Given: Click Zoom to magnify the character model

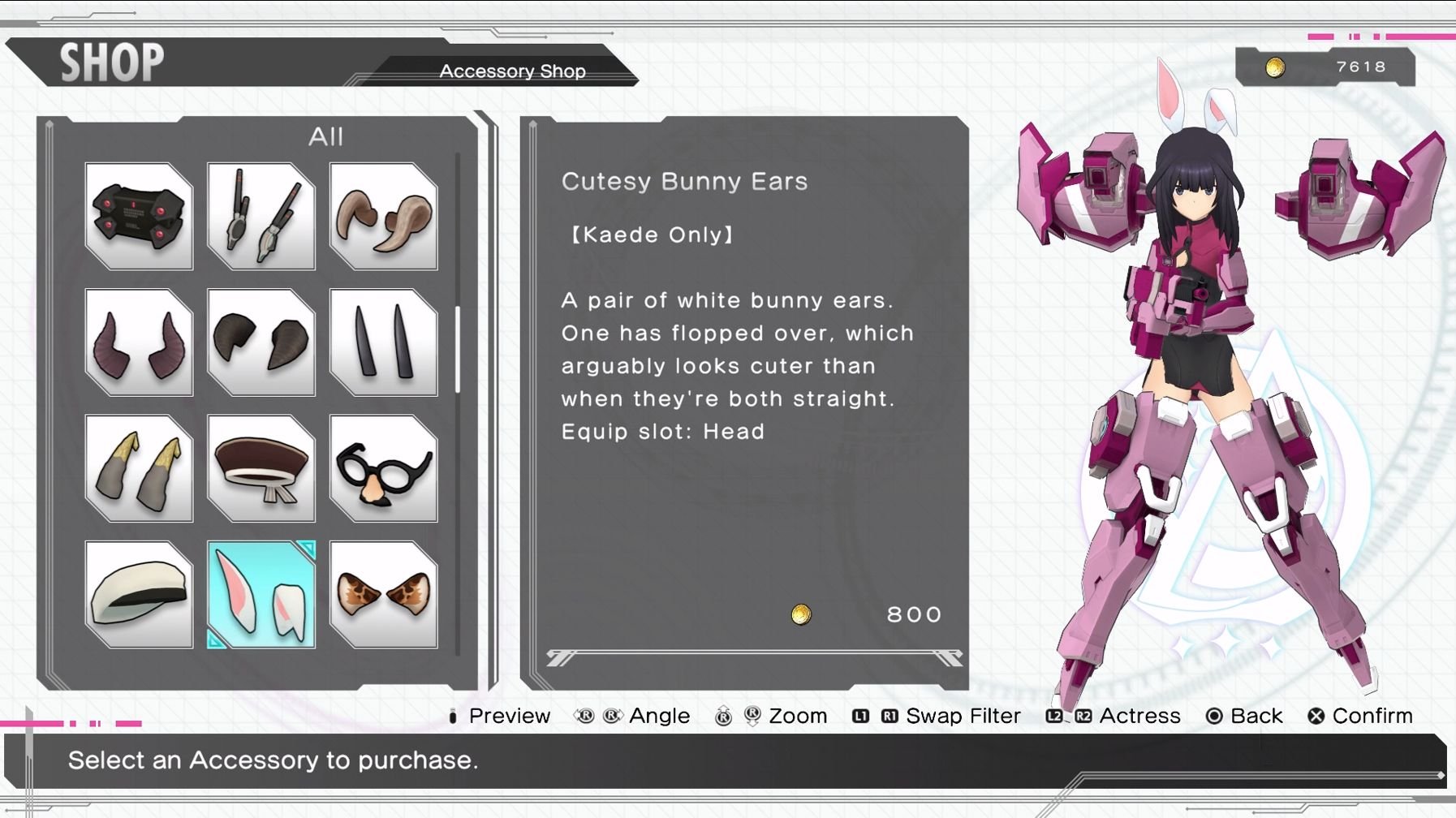Looking at the screenshot, I should pyautogui.click(x=799, y=716).
